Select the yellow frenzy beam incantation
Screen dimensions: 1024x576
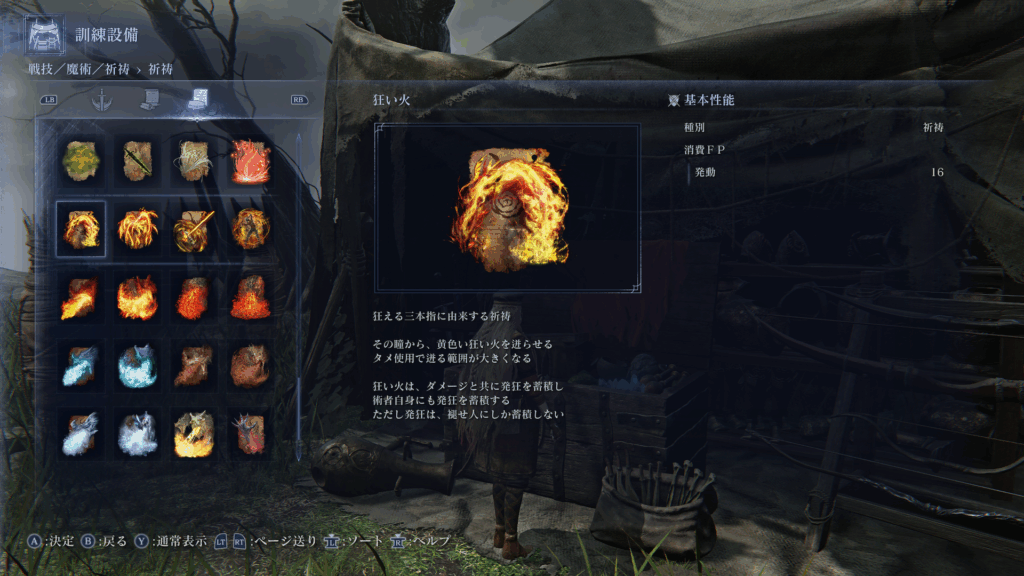[194, 229]
